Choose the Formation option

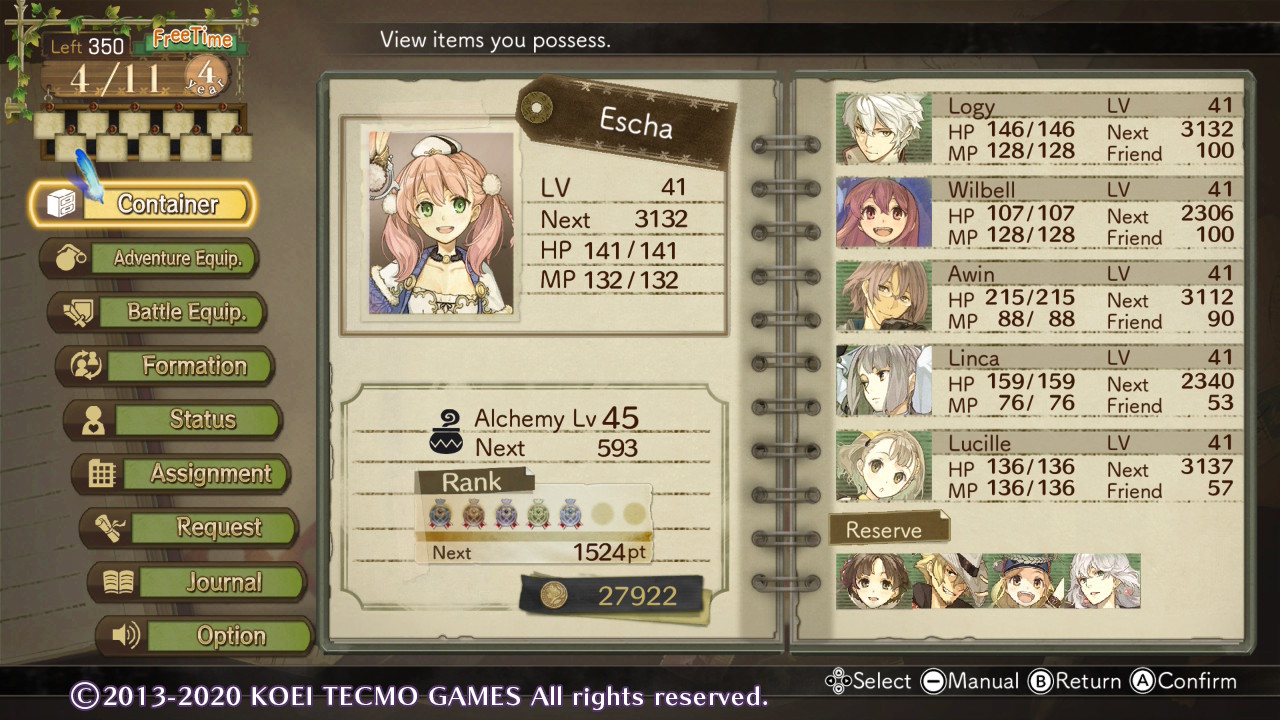[x=166, y=366]
